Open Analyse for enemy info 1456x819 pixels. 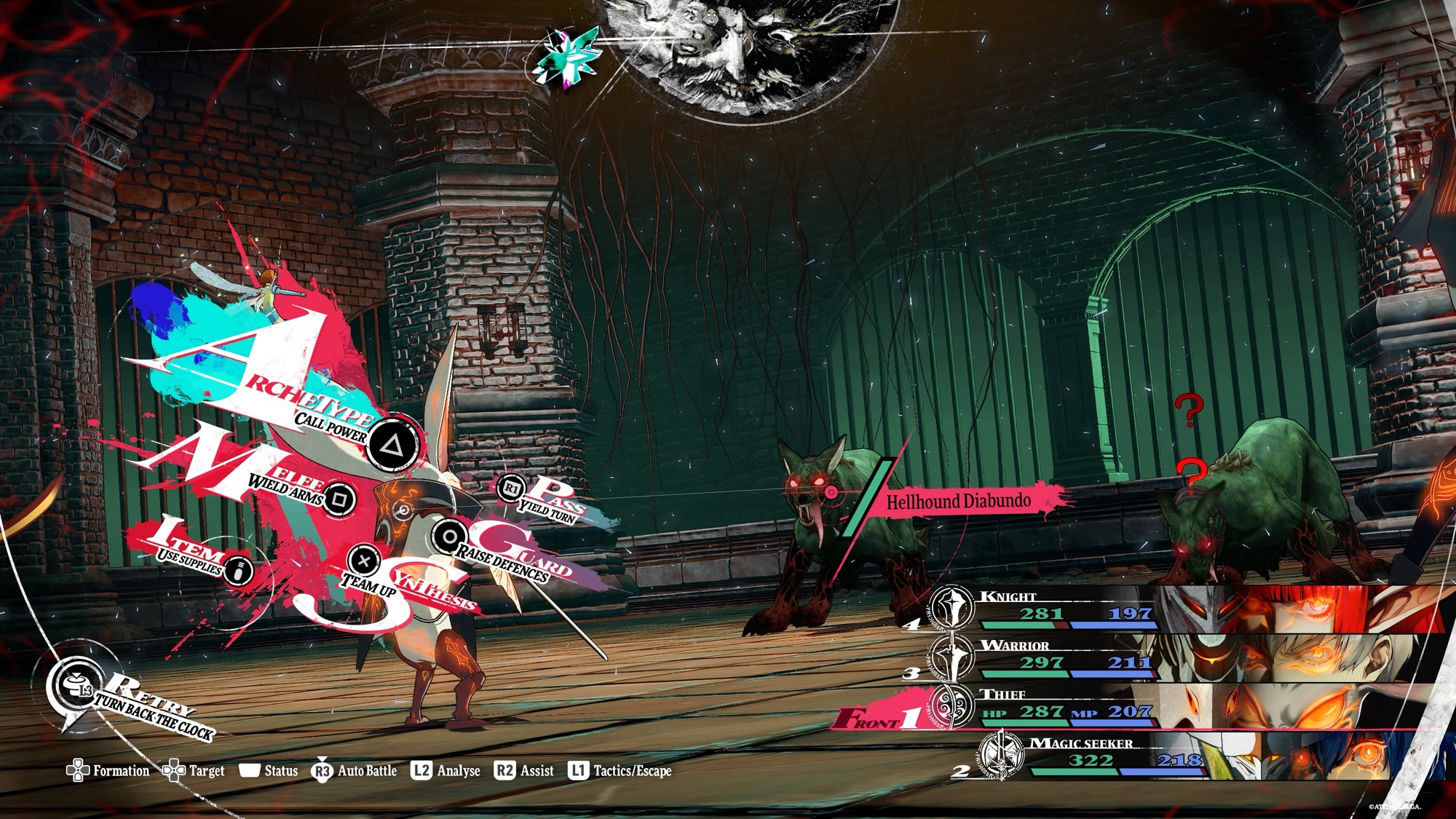(x=446, y=771)
